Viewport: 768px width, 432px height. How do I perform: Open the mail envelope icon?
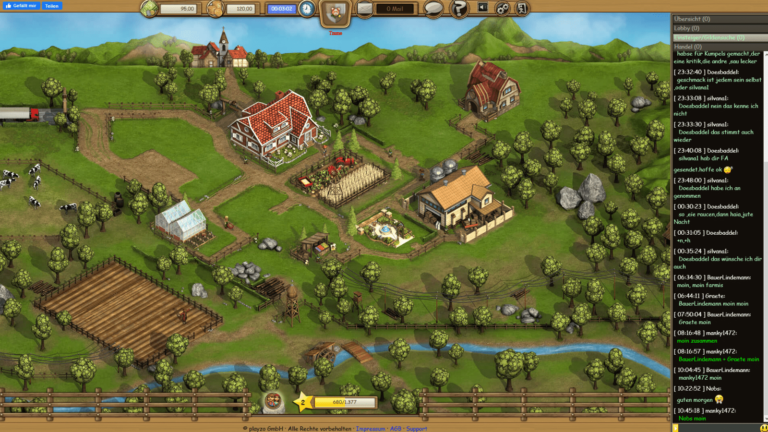(364, 9)
